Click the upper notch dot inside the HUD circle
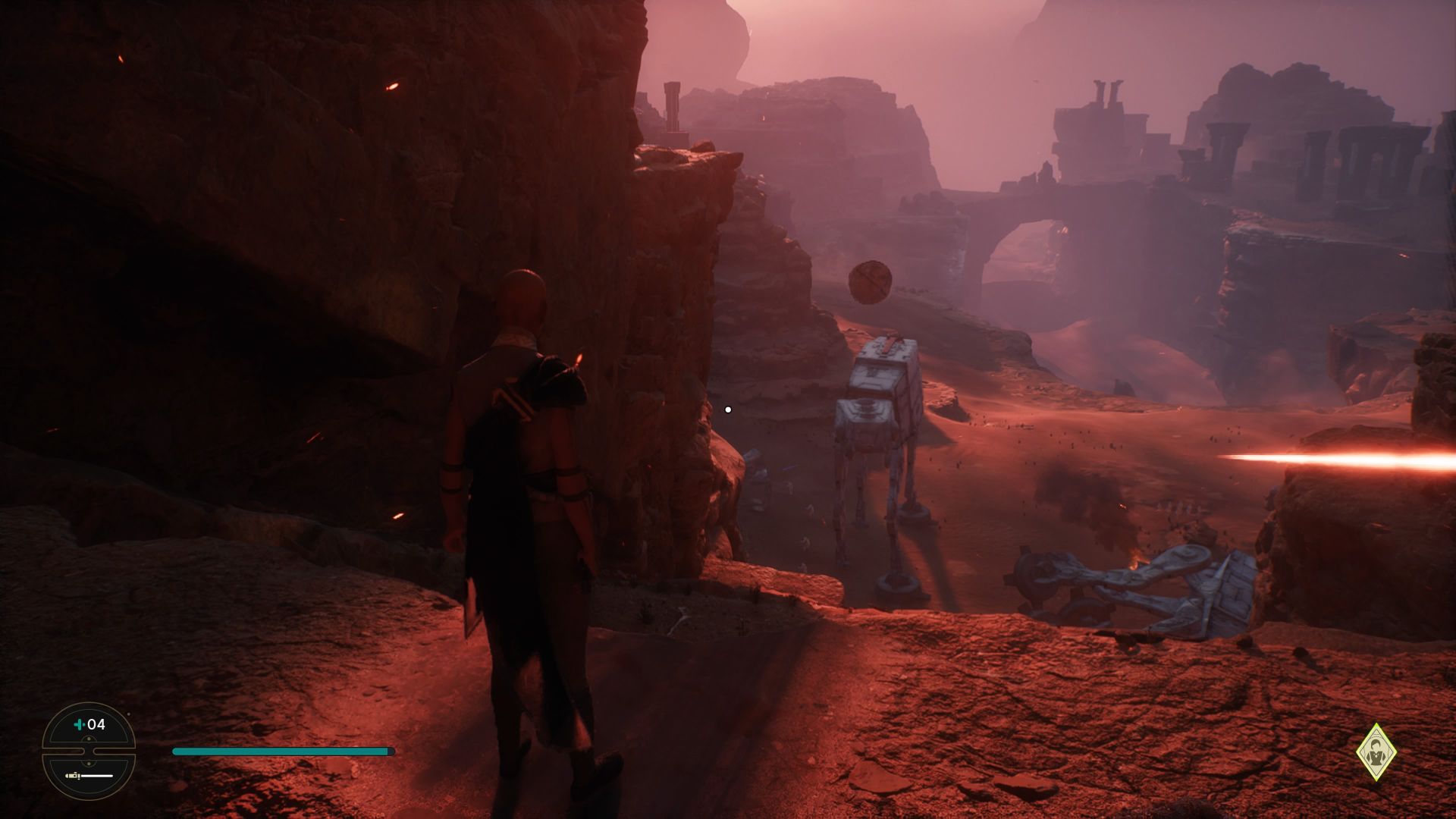 click(x=89, y=739)
